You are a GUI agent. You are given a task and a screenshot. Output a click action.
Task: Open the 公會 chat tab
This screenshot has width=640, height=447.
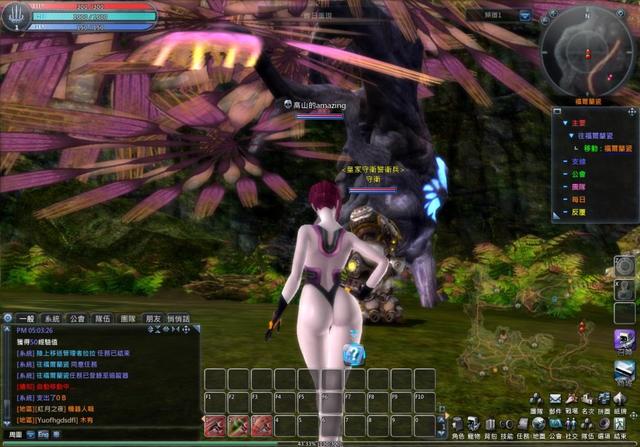click(77, 318)
